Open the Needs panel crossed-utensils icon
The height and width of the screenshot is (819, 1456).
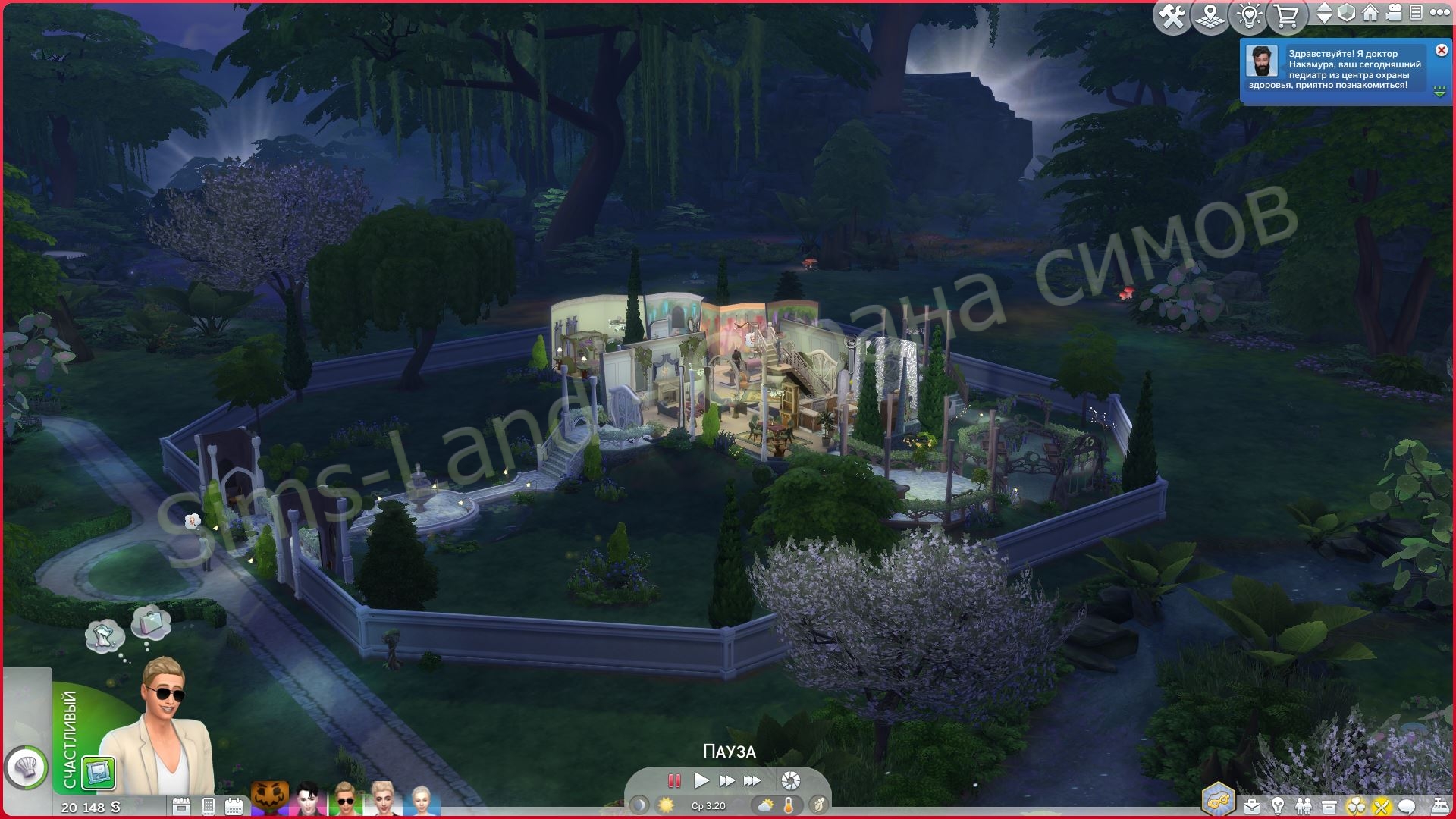click(1382, 802)
